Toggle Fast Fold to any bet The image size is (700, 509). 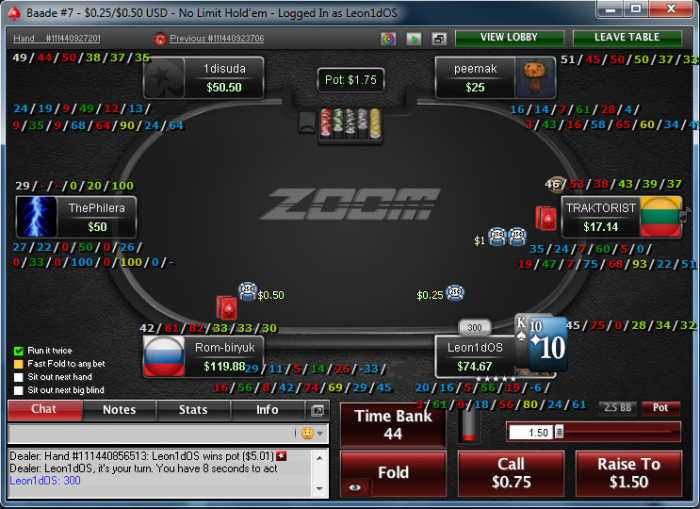pos(19,364)
